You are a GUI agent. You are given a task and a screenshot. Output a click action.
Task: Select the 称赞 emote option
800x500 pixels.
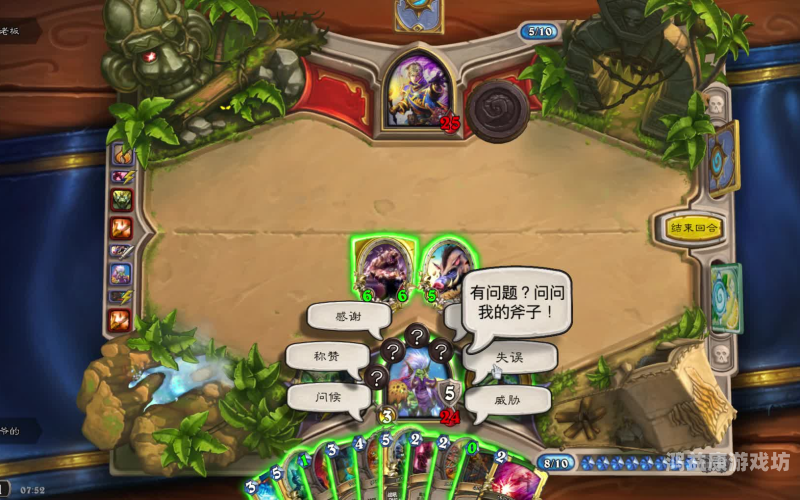click(326, 357)
